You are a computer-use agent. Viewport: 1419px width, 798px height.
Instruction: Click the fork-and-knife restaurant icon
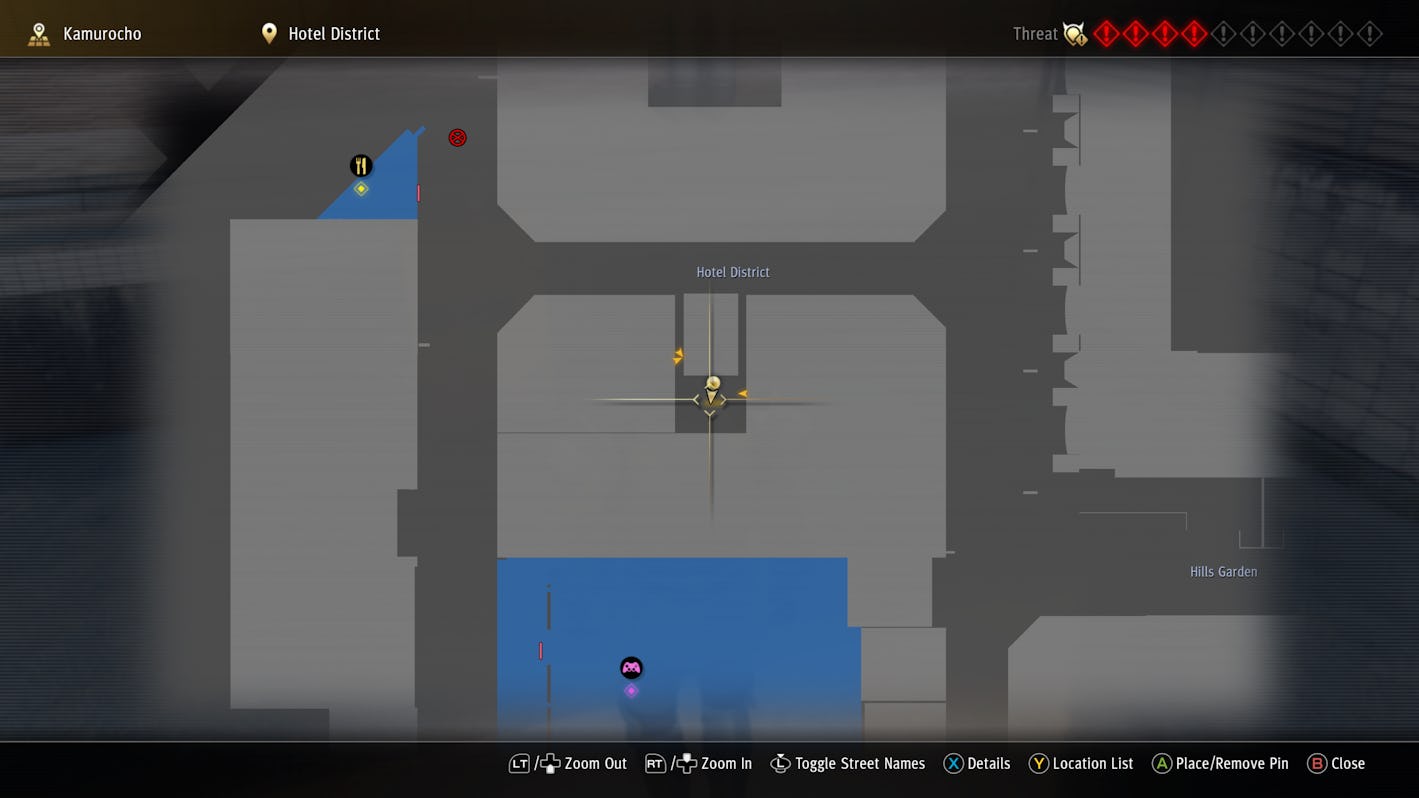coord(360,164)
